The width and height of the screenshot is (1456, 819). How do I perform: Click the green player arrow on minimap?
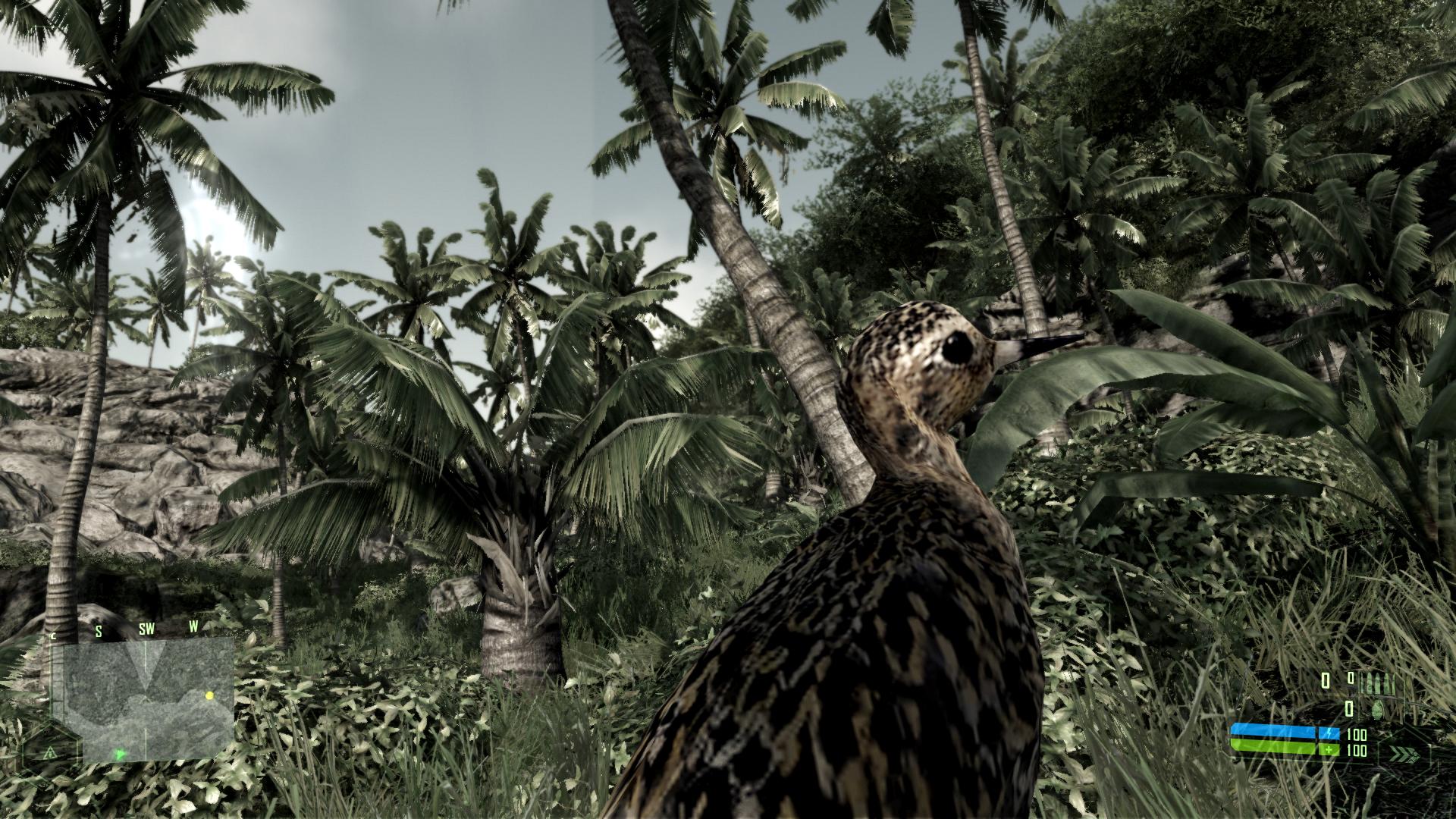point(120,754)
